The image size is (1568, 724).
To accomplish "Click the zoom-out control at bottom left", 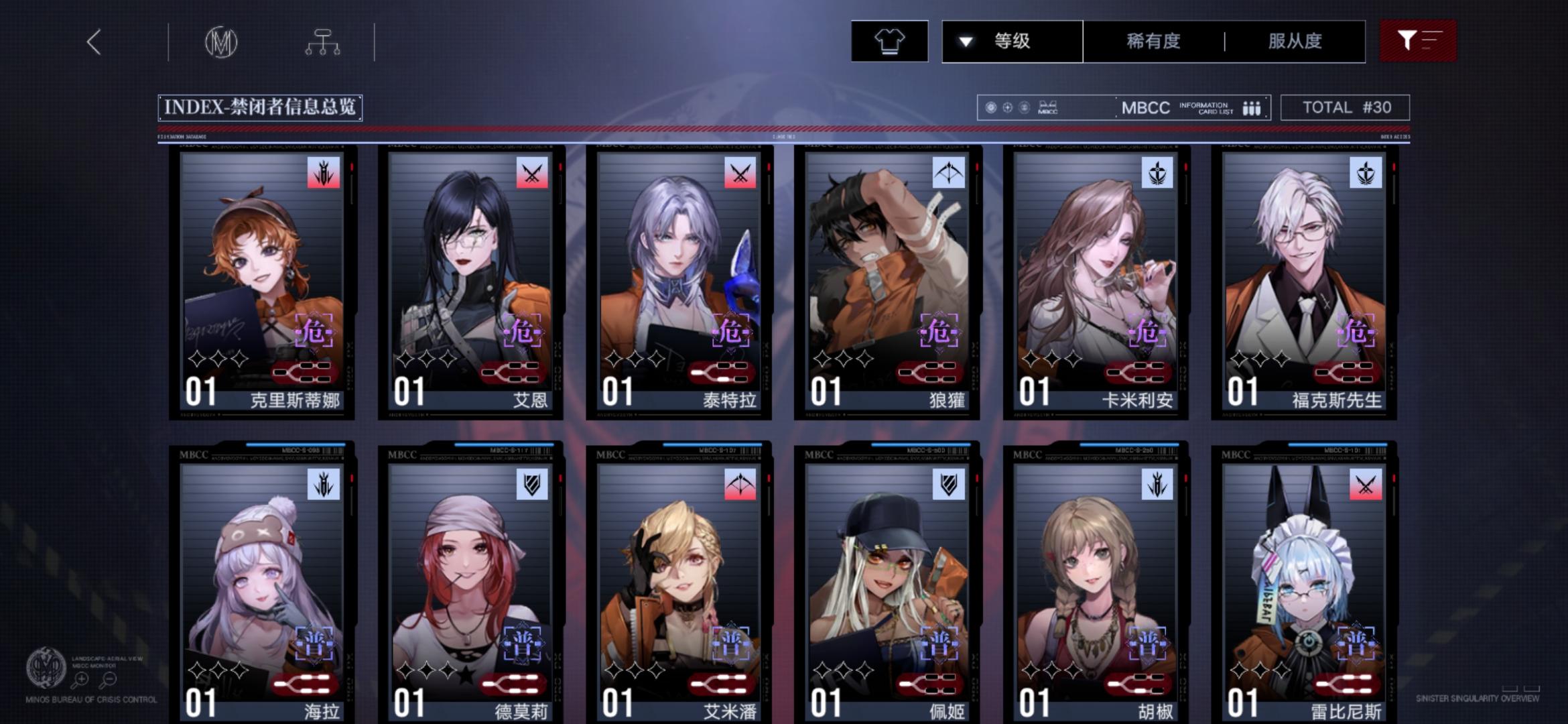I will 109,678.
